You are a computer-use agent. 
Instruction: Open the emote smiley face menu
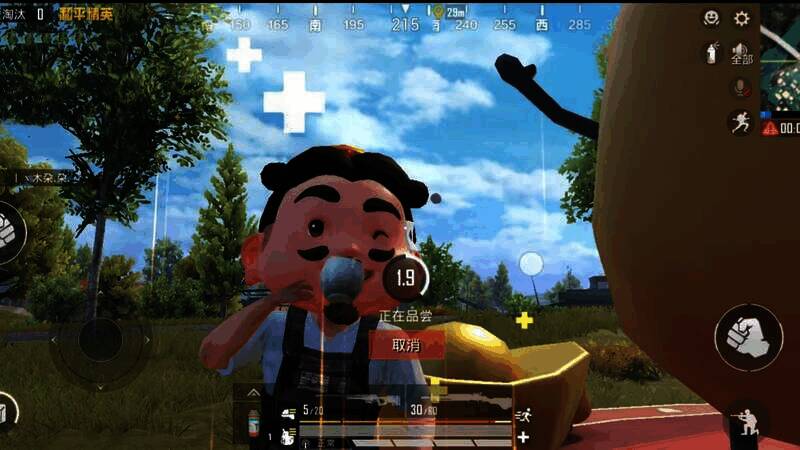pyautogui.click(x=711, y=18)
